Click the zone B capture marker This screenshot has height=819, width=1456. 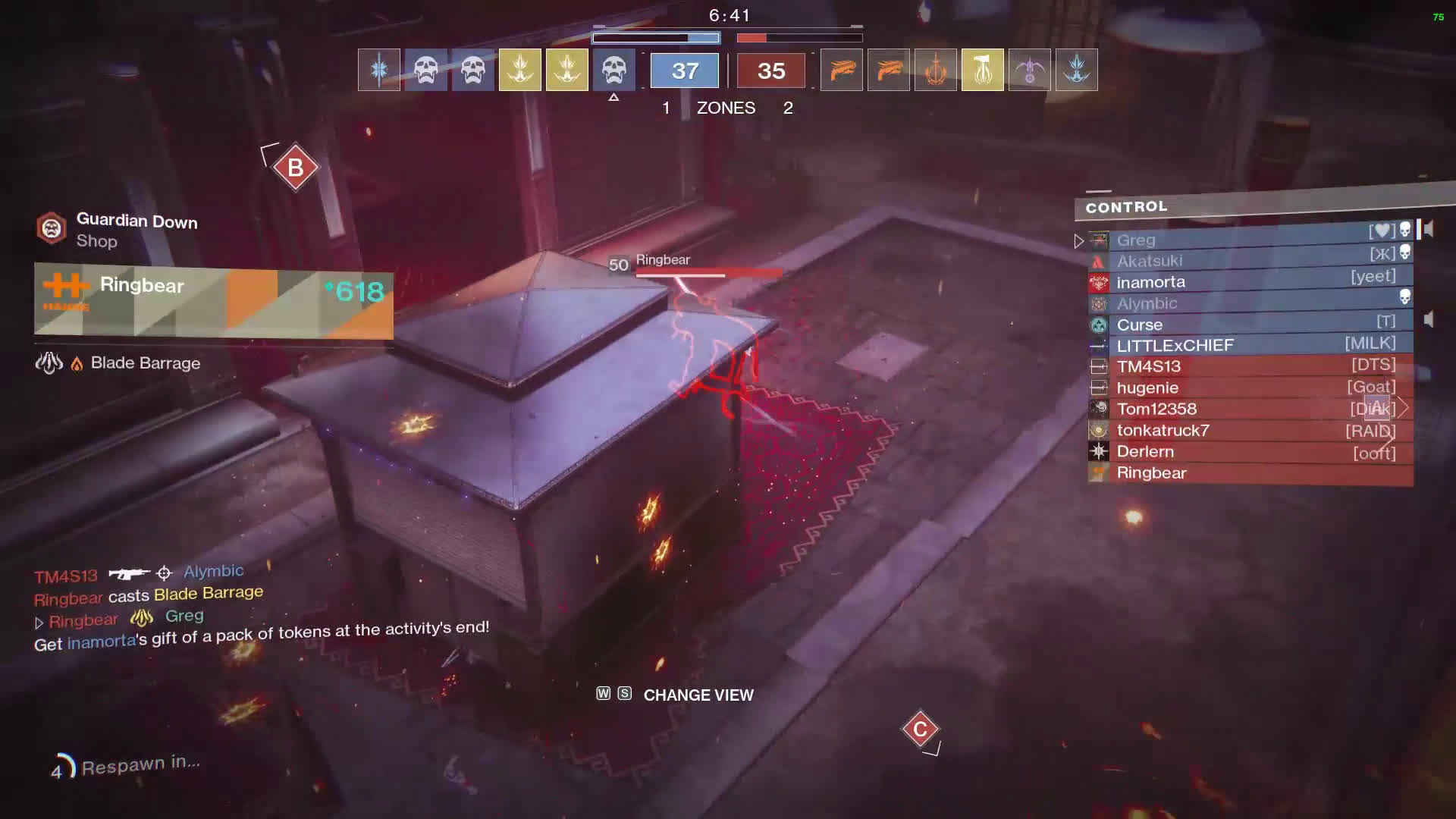[295, 168]
